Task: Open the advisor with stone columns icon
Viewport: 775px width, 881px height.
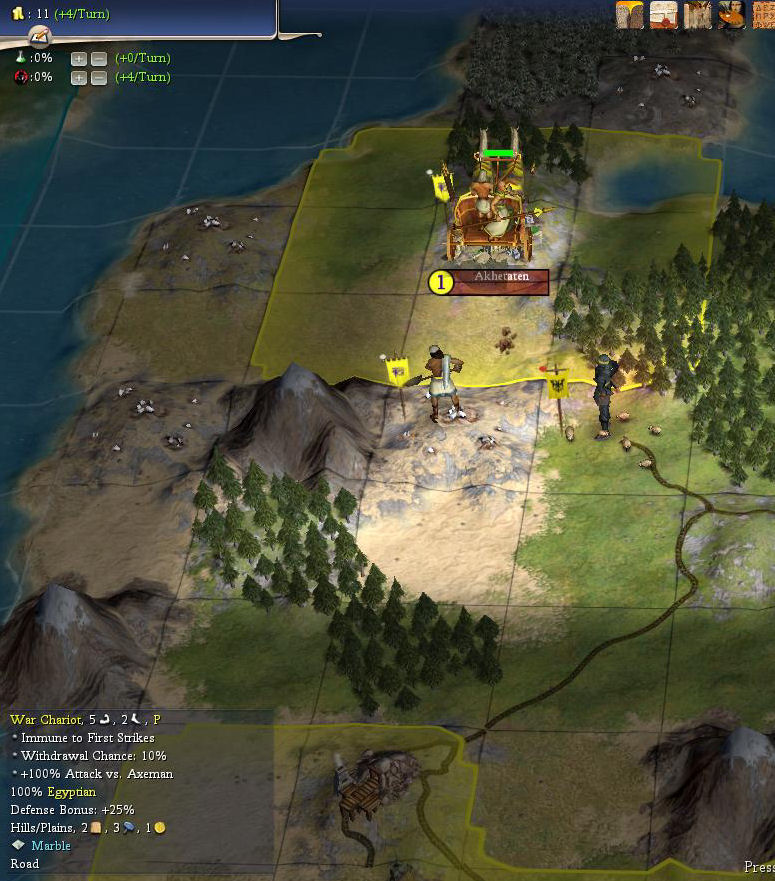Action: point(697,15)
